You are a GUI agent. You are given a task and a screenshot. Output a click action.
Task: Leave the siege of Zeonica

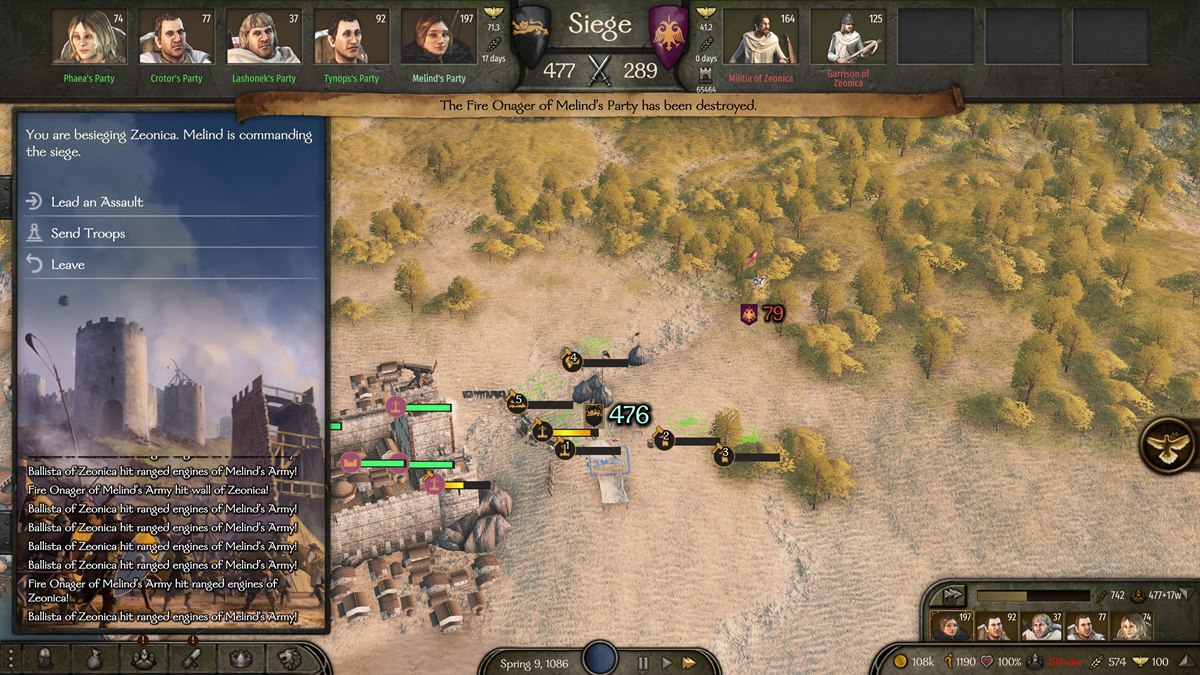[x=68, y=265]
